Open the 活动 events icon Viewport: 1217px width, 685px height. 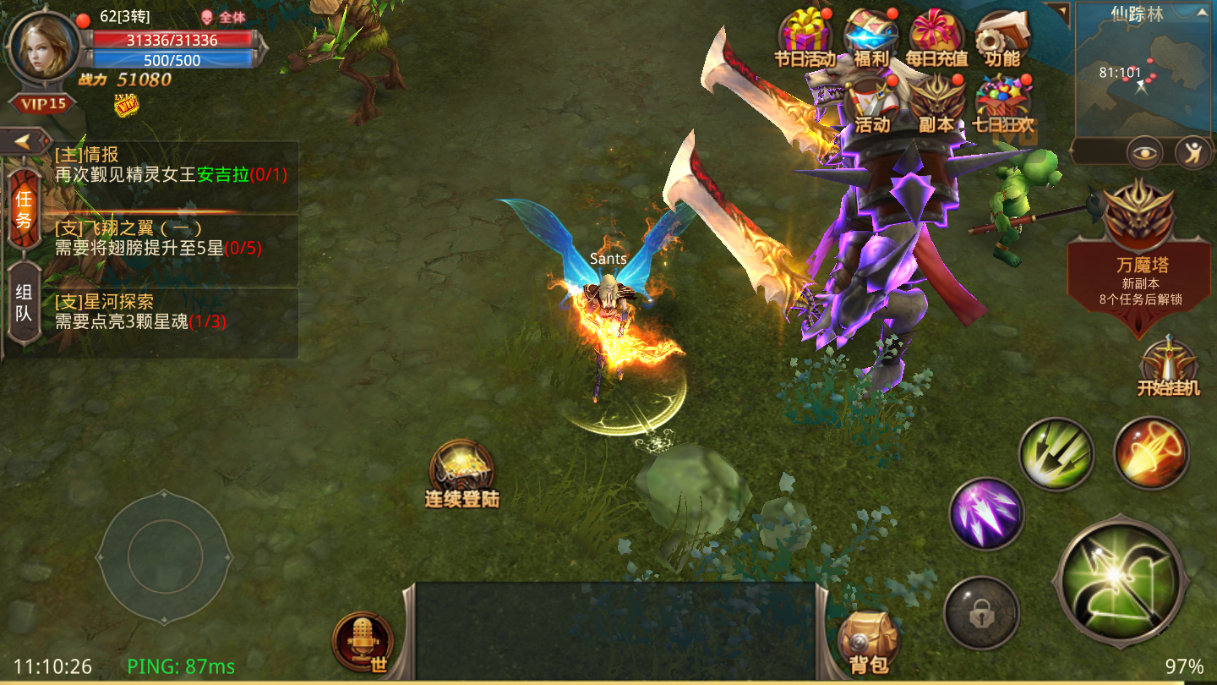tap(872, 104)
